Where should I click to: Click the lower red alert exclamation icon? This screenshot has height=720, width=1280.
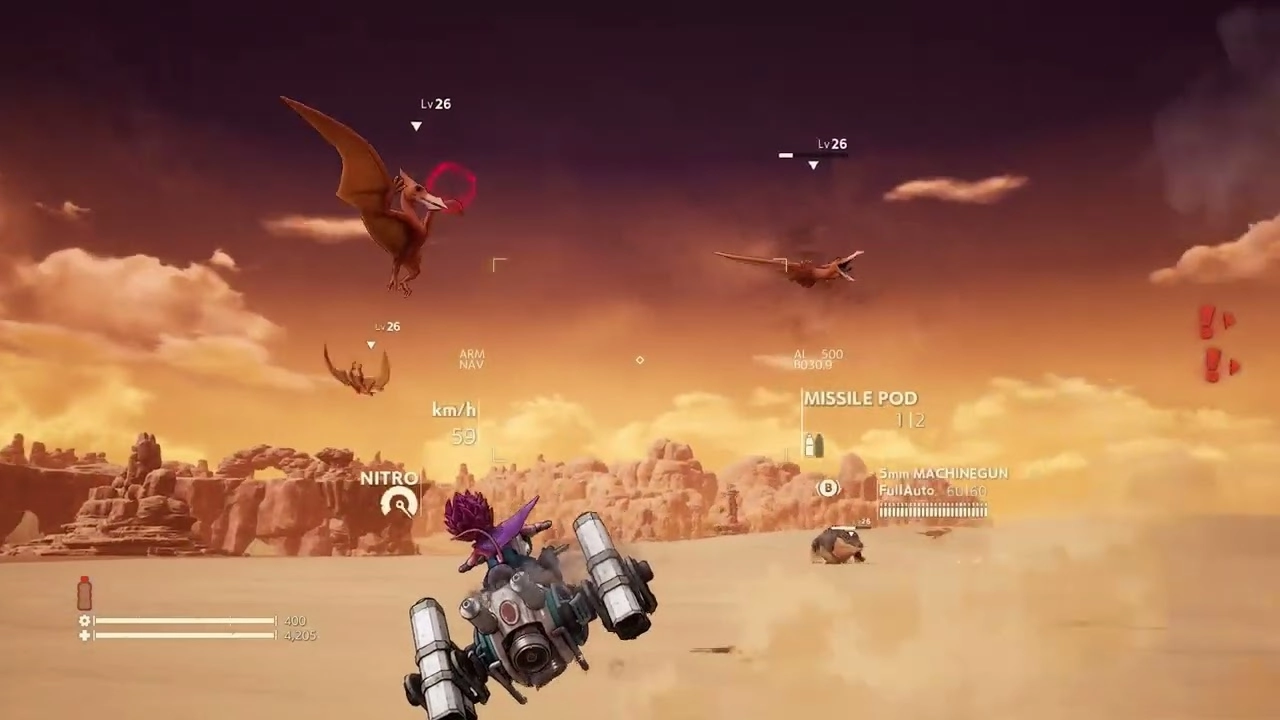1215,362
